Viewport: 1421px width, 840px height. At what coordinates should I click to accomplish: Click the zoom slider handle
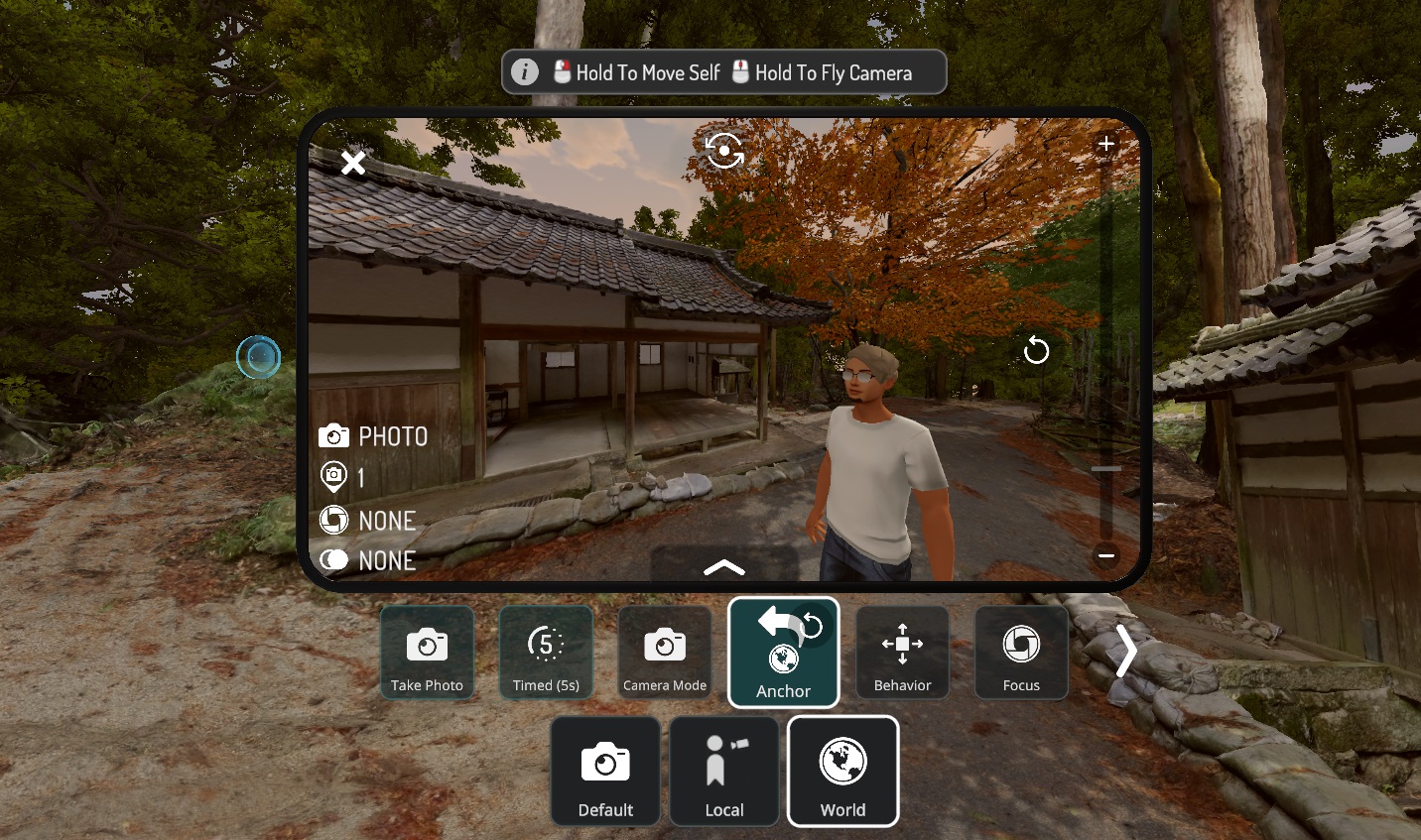coord(1106,468)
